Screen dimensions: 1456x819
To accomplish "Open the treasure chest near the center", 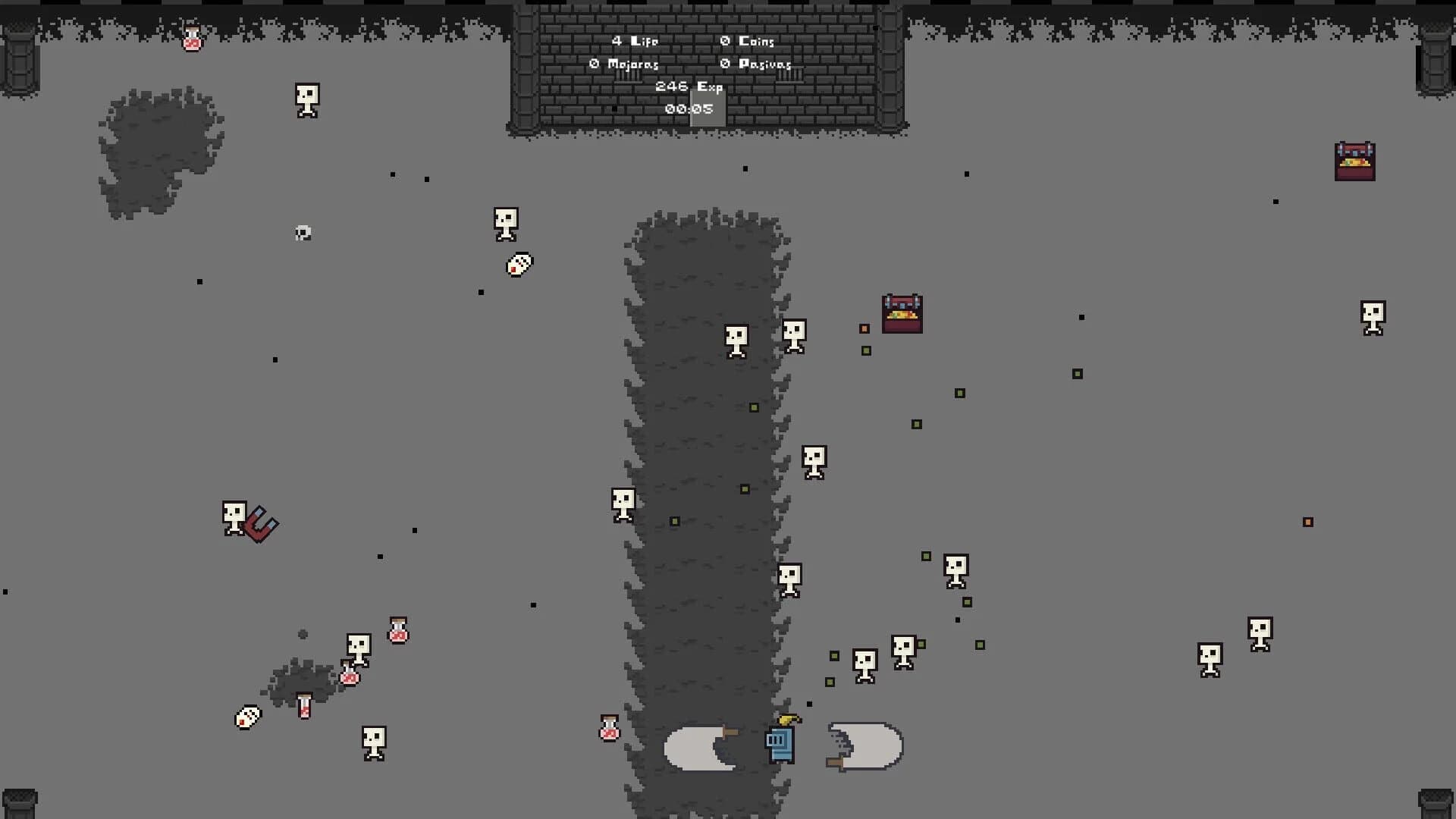I will tap(902, 313).
